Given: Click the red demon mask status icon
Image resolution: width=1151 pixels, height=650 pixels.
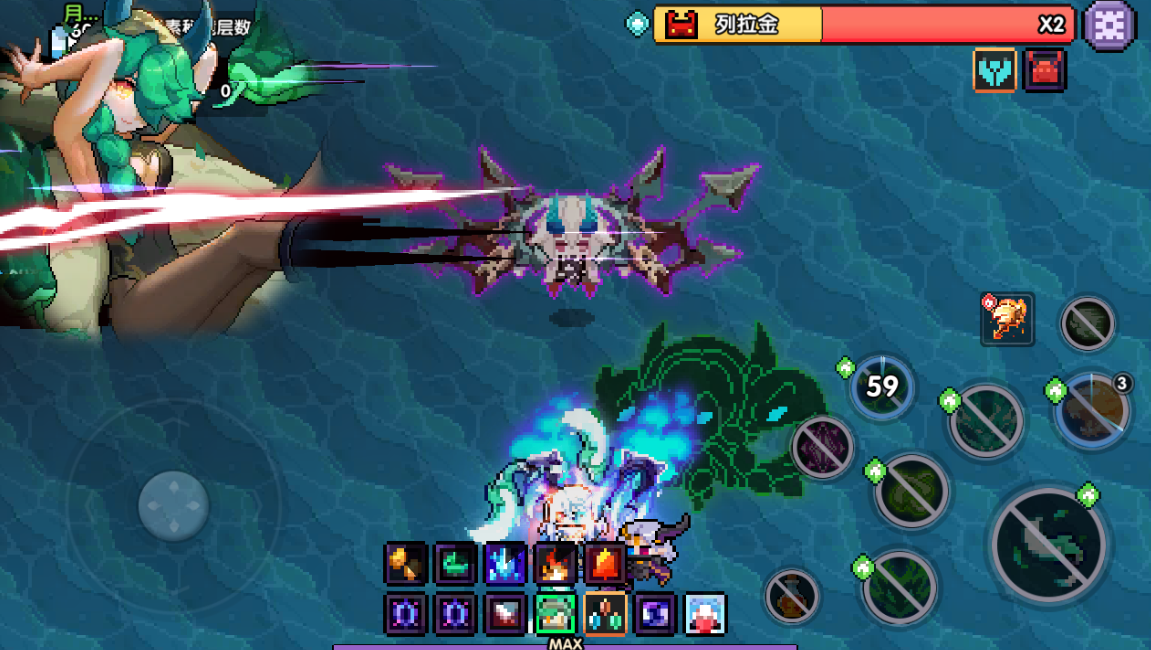Looking at the screenshot, I should click(1045, 70).
